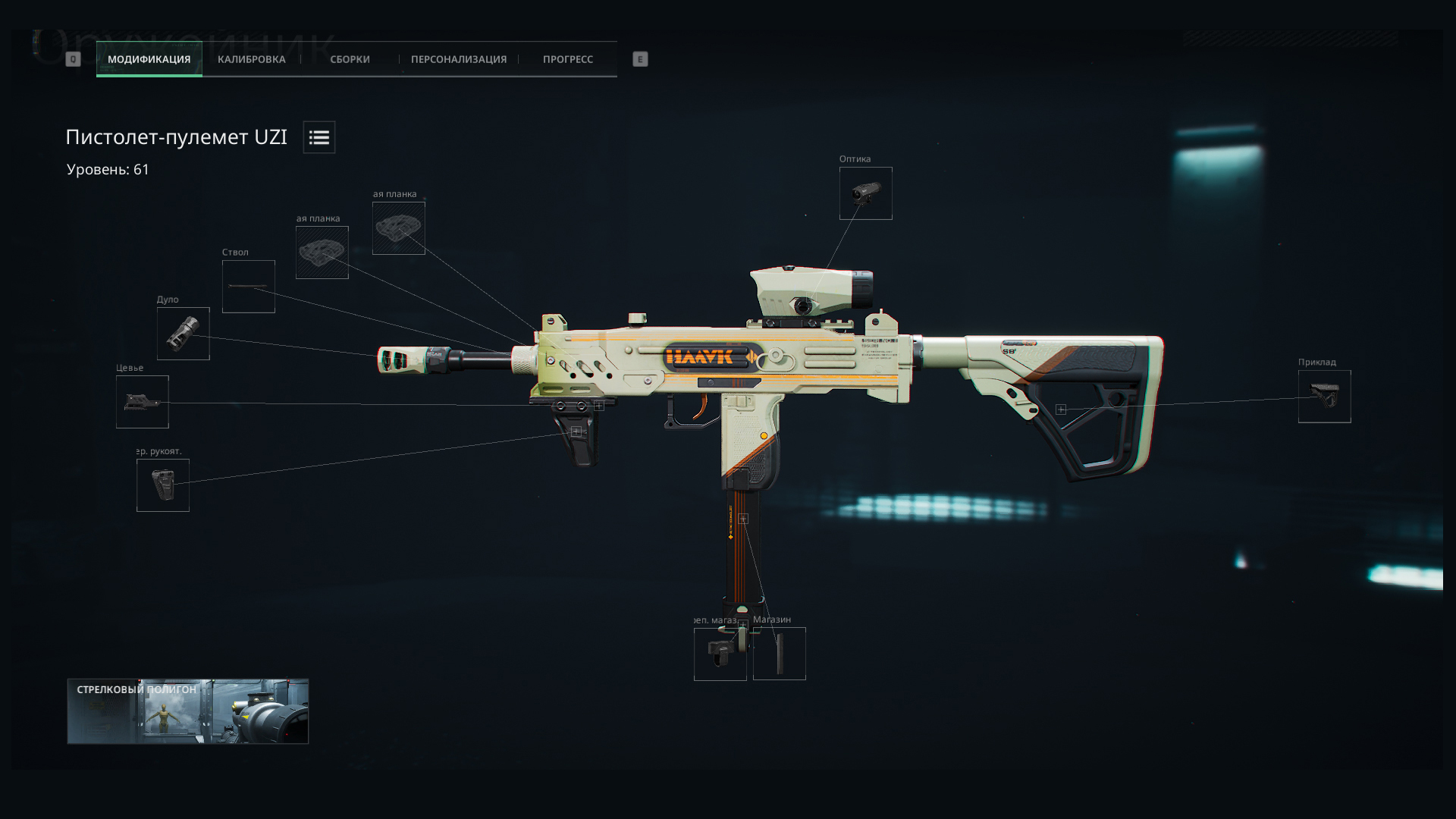Choose the Приклад stock slot
The height and width of the screenshot is (819, 1456).
click(x=1324, y=397)
